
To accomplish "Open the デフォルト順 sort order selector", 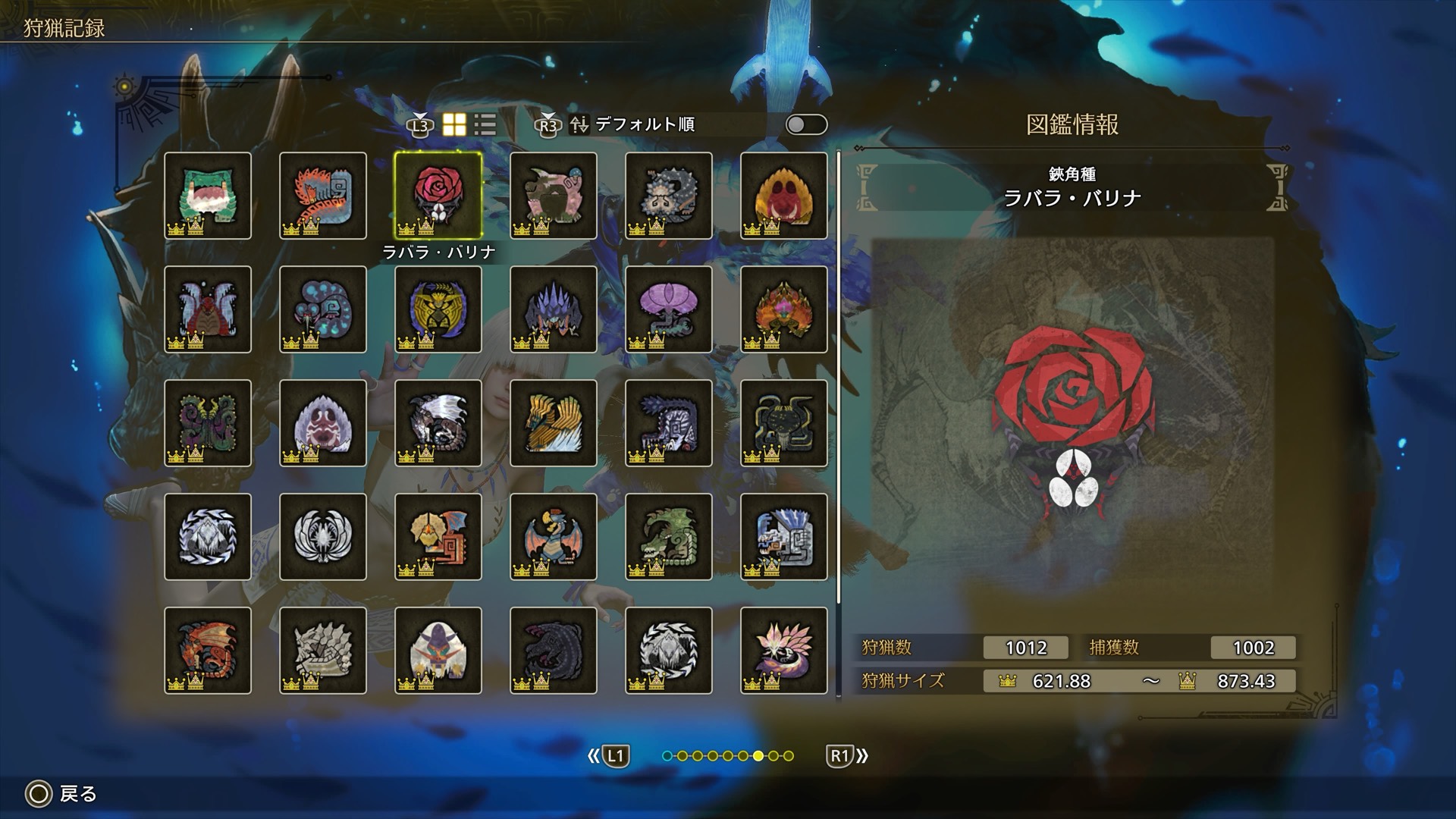I will pyautogui.click(x=645, y=124).
